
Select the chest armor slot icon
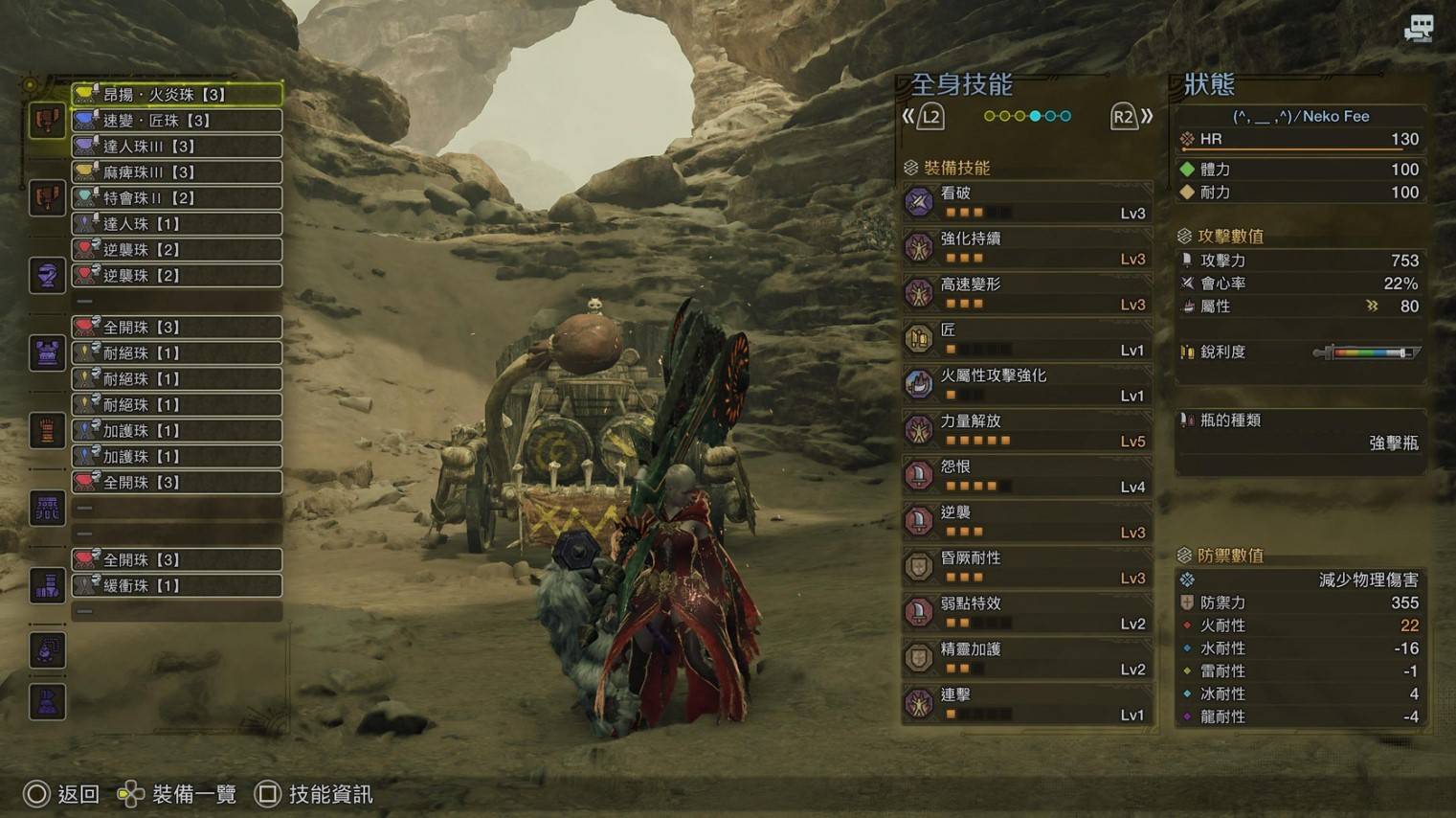tap(47, 353)
